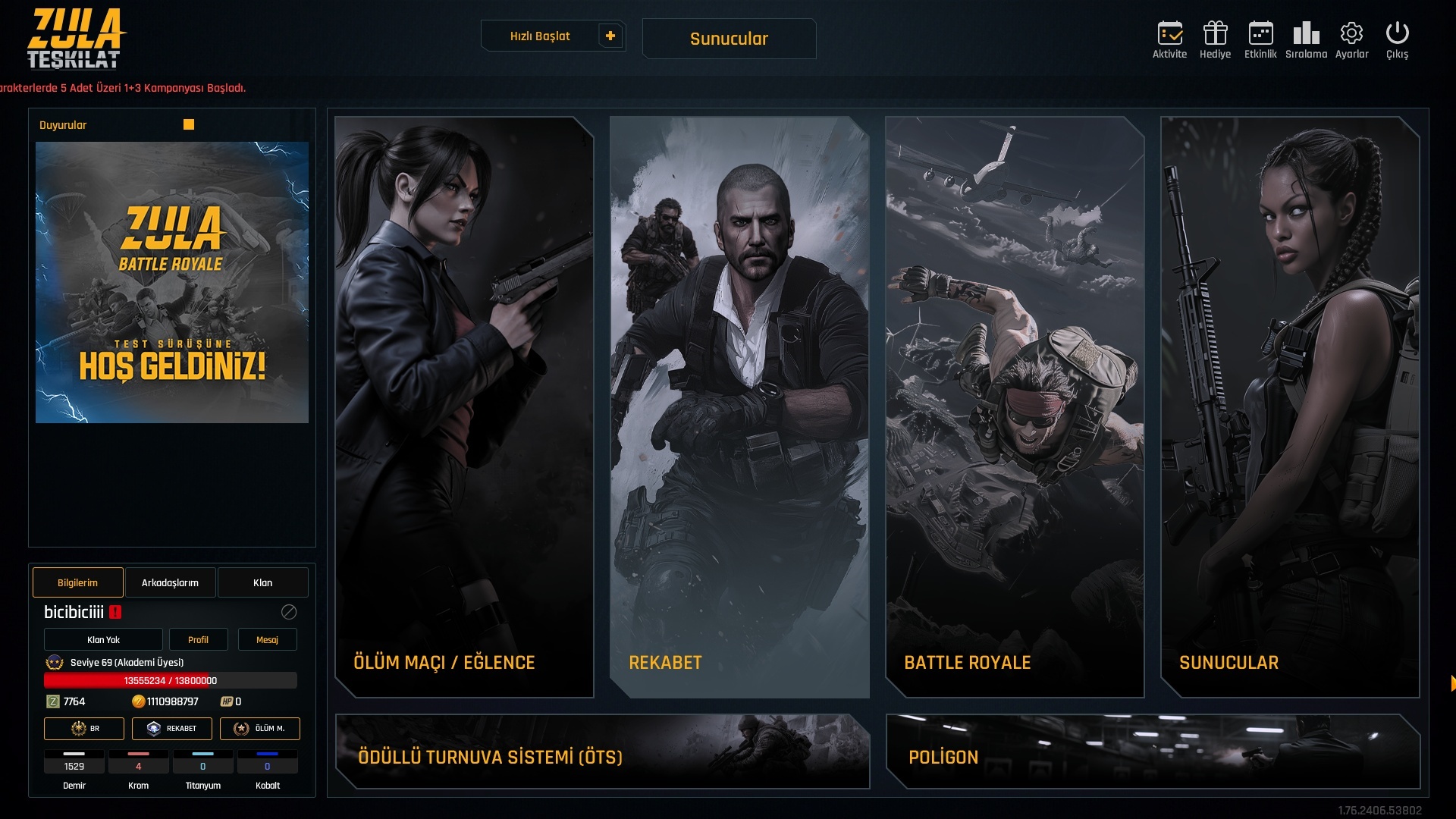Switch to the Klan tab
This screenshot has height=819, width=1456.
pyautogui.click(x=262, y=582)
